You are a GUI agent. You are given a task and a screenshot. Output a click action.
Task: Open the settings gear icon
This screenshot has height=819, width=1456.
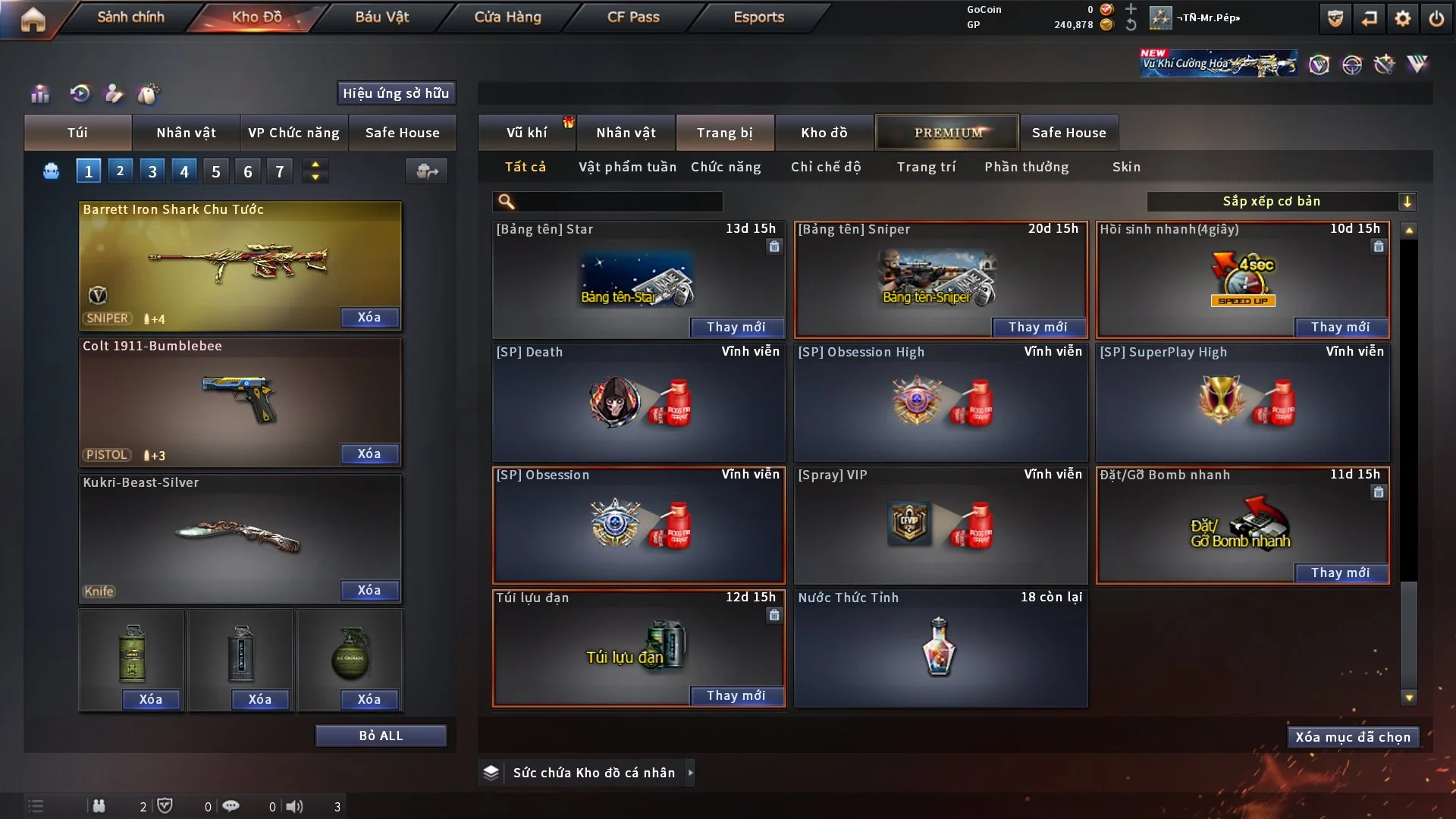[1403, 18]
